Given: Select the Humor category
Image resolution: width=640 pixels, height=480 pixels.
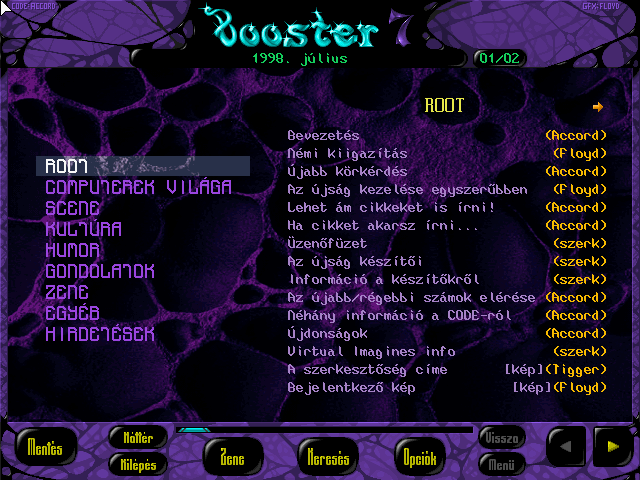Looking at the screenshot, I should tap(75, 250).
